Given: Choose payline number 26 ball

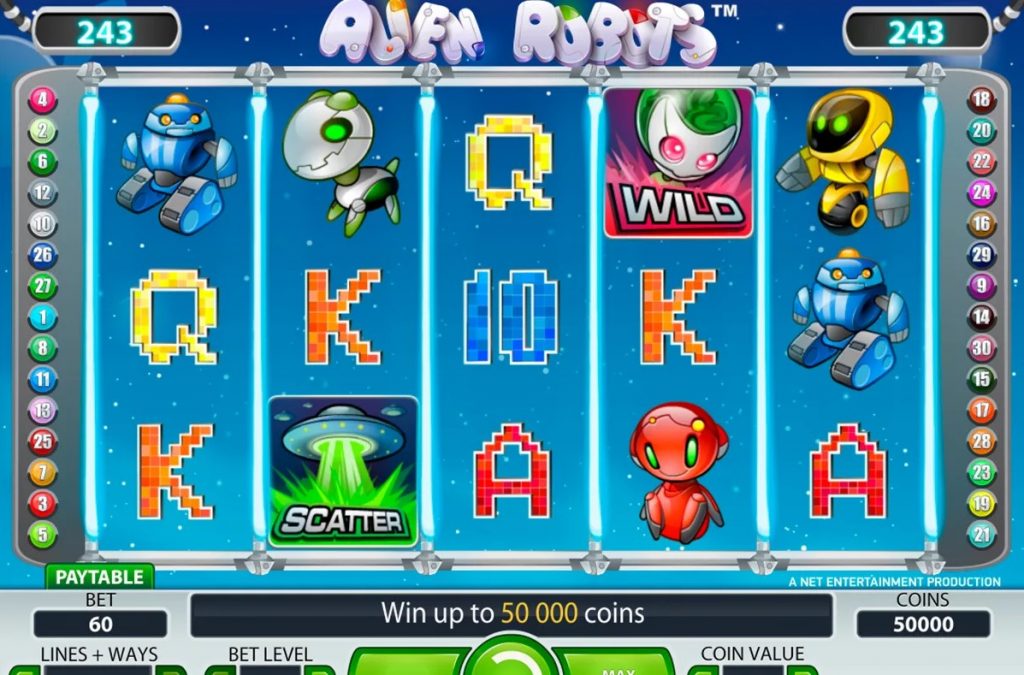Looking at the screenshot, I should [43, 255].
